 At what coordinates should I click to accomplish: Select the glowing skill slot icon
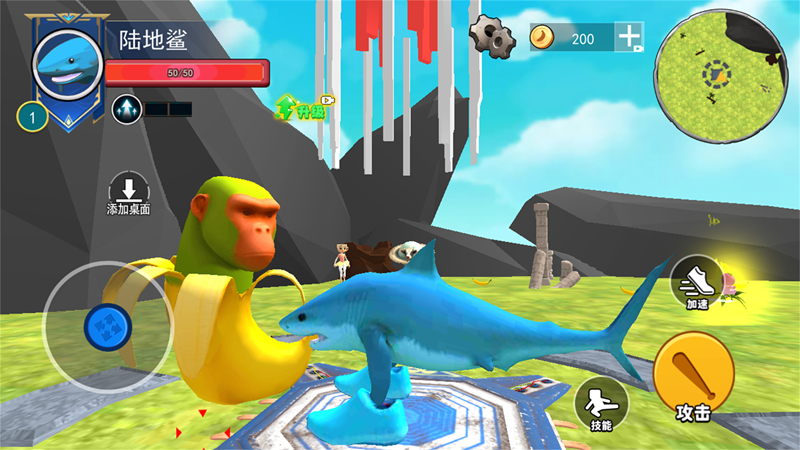[127, 108]
